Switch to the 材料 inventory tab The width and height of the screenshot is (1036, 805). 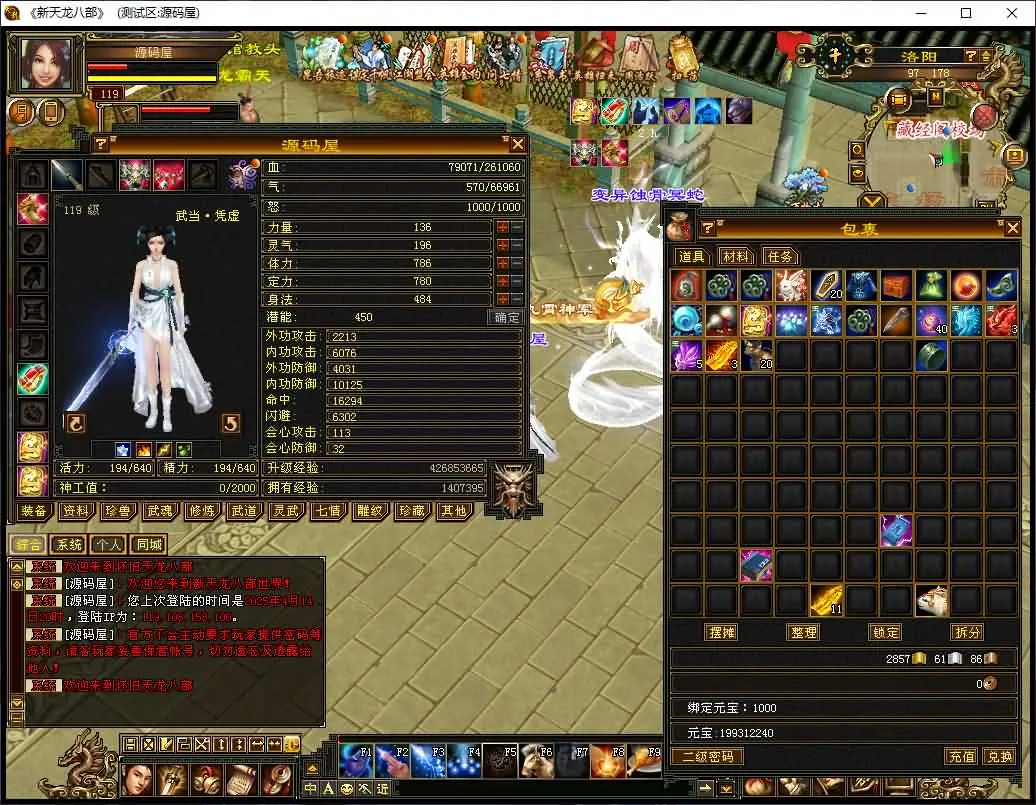pos(736,257)
